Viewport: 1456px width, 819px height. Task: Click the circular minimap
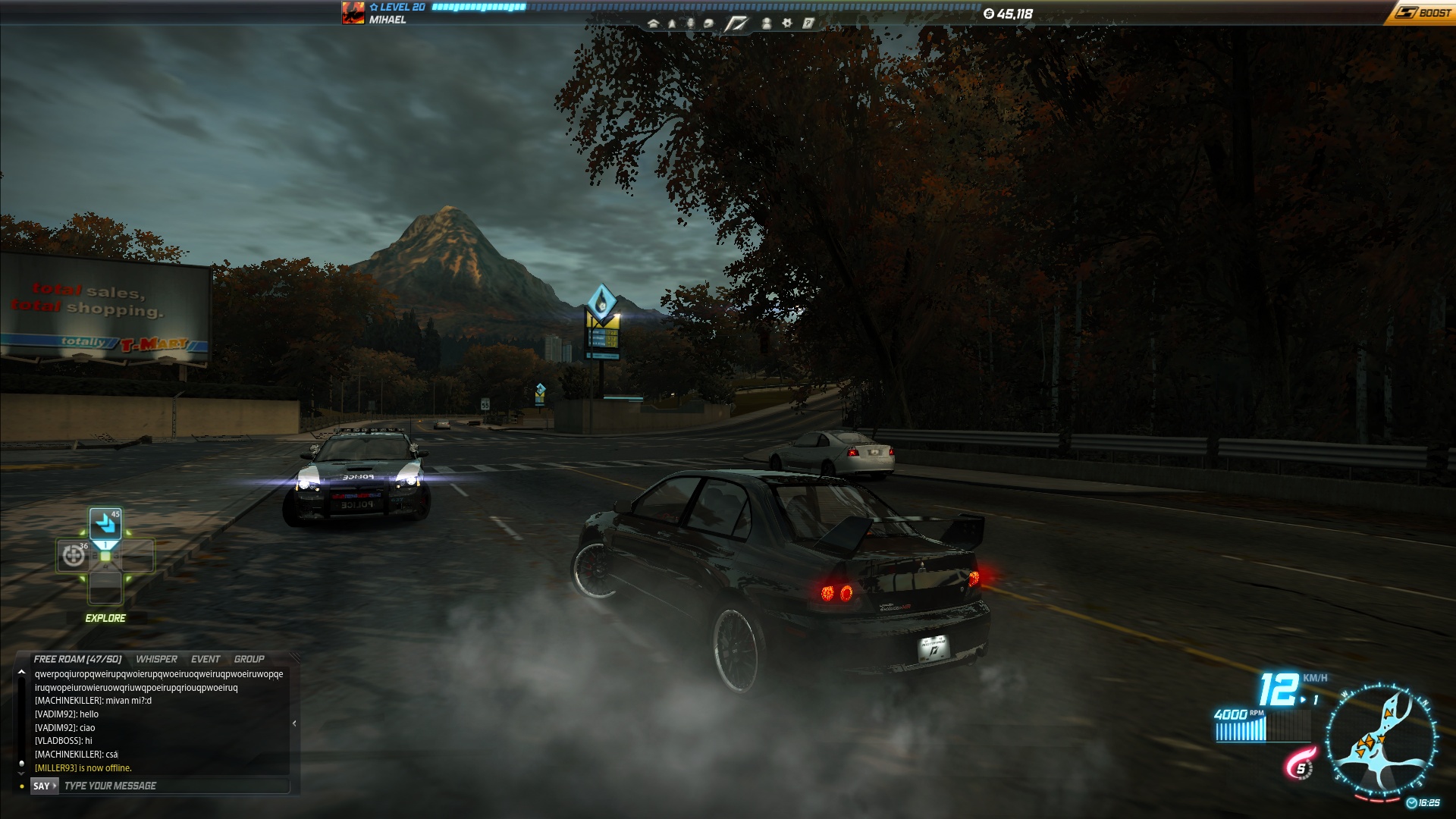click(1380, 740)
